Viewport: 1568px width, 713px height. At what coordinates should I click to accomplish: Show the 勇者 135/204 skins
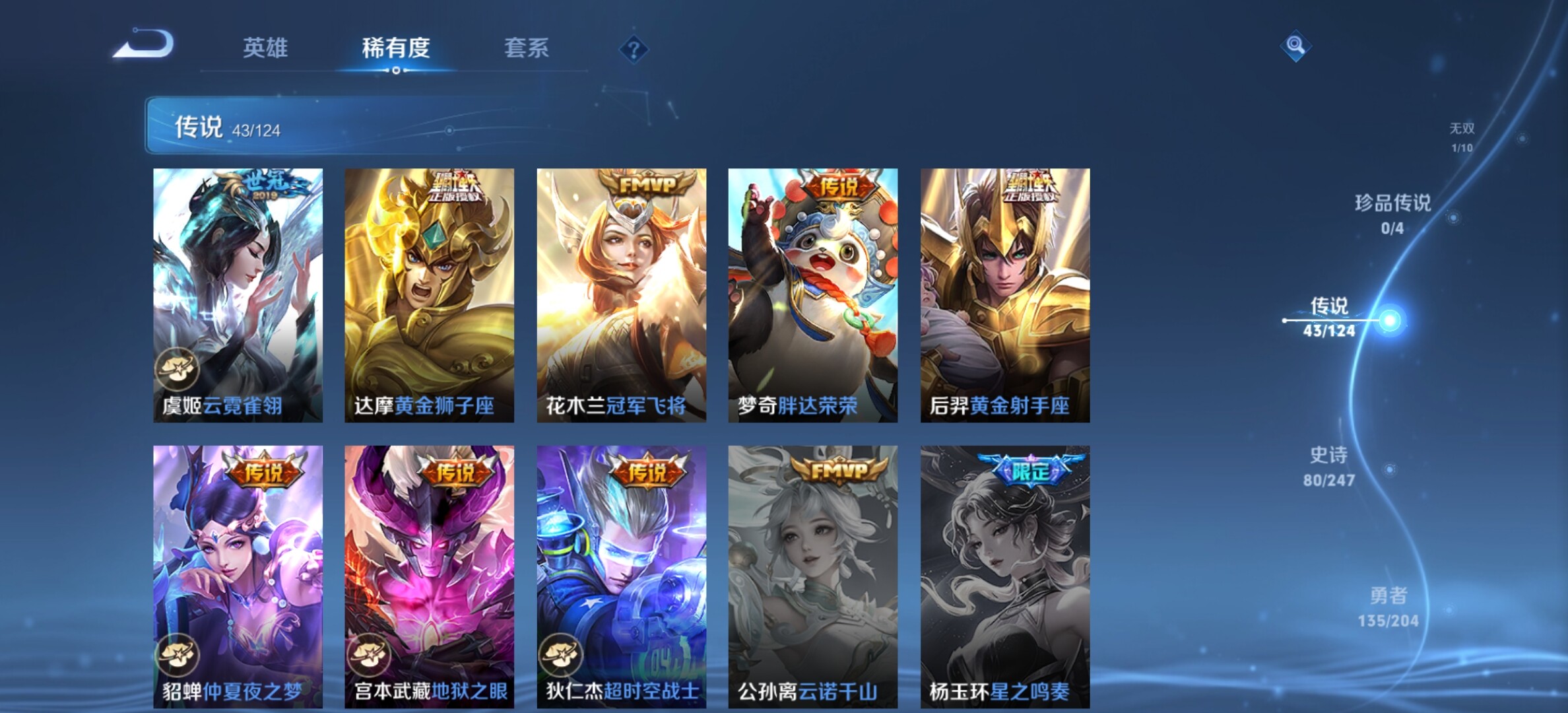pyautogui.click(x=1388, y=607)
